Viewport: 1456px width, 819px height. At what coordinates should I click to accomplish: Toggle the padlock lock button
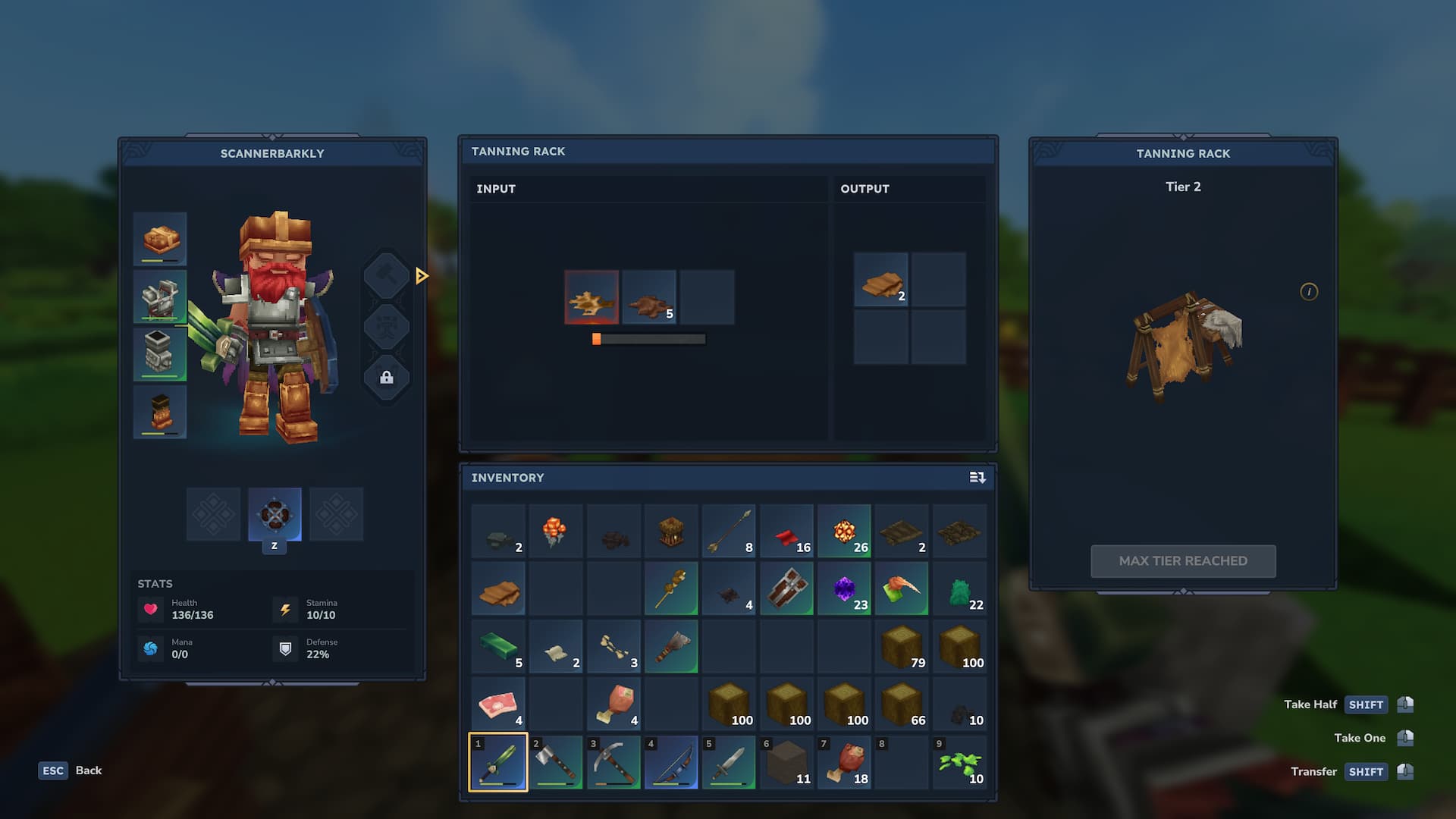[x=386, y=378]
